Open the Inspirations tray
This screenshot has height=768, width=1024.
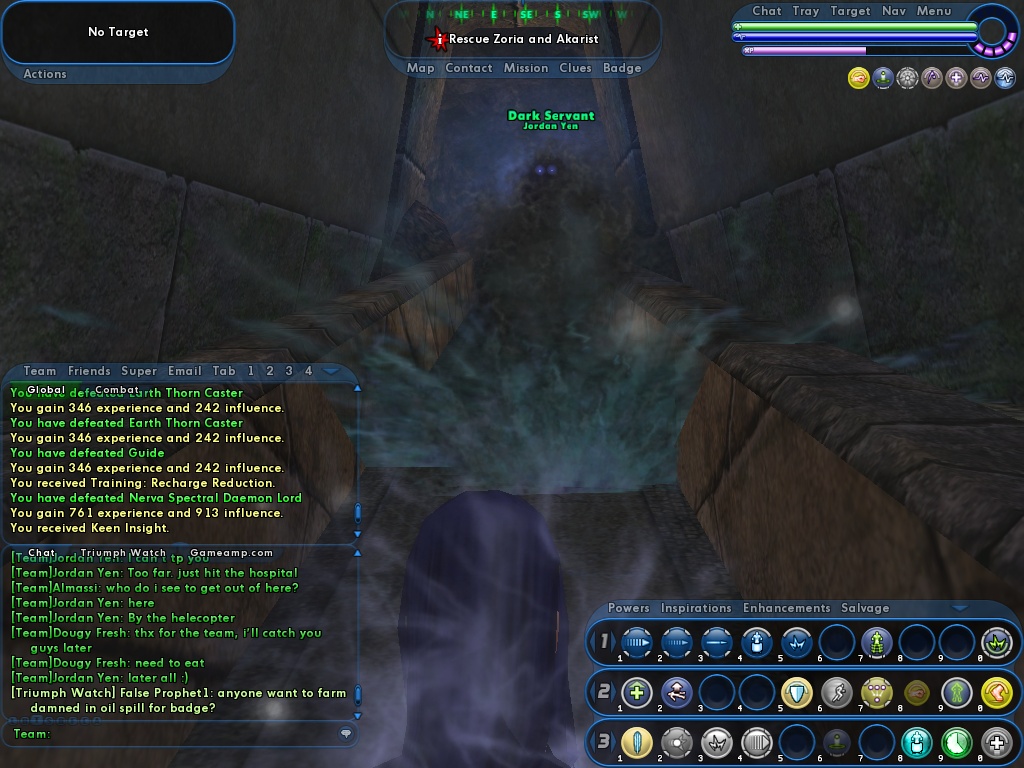pyautogui.click(x=696, y=608)
